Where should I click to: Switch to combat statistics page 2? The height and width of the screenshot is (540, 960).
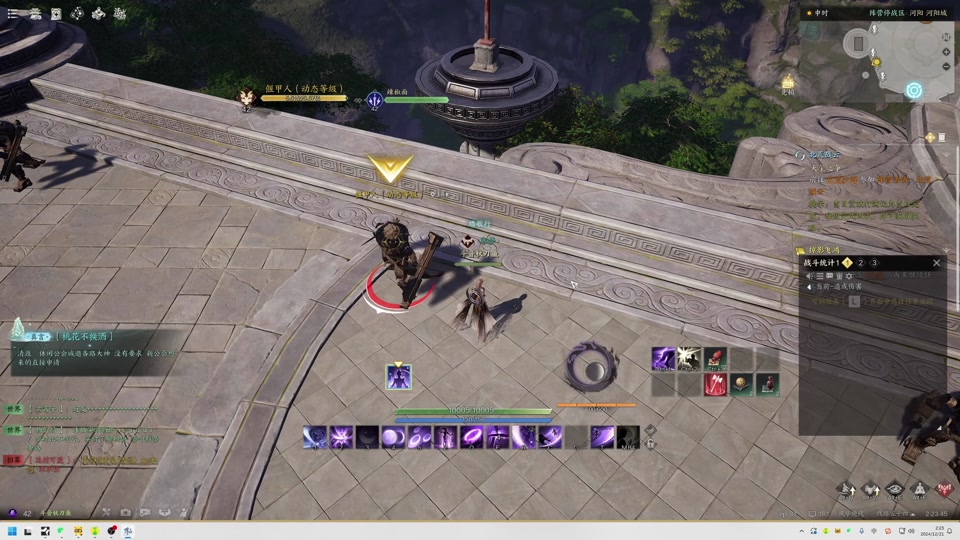pos(860,263)
